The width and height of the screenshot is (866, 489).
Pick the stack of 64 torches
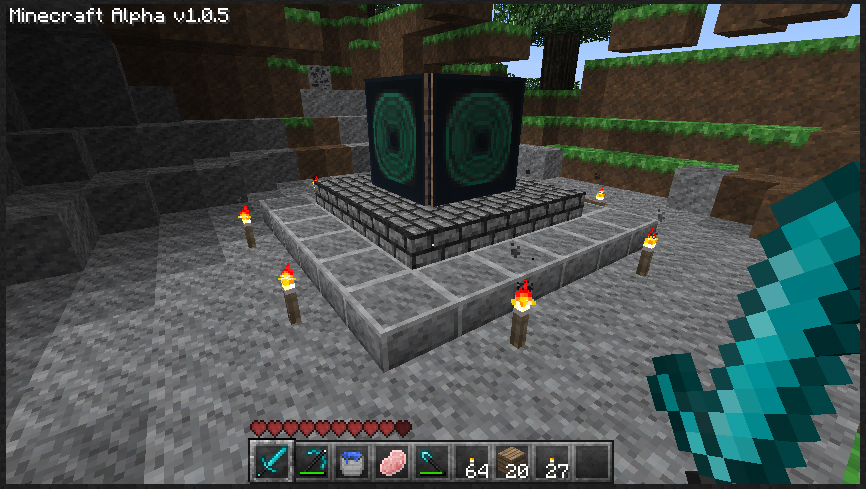pyautogui.click(x=471, y=462)
